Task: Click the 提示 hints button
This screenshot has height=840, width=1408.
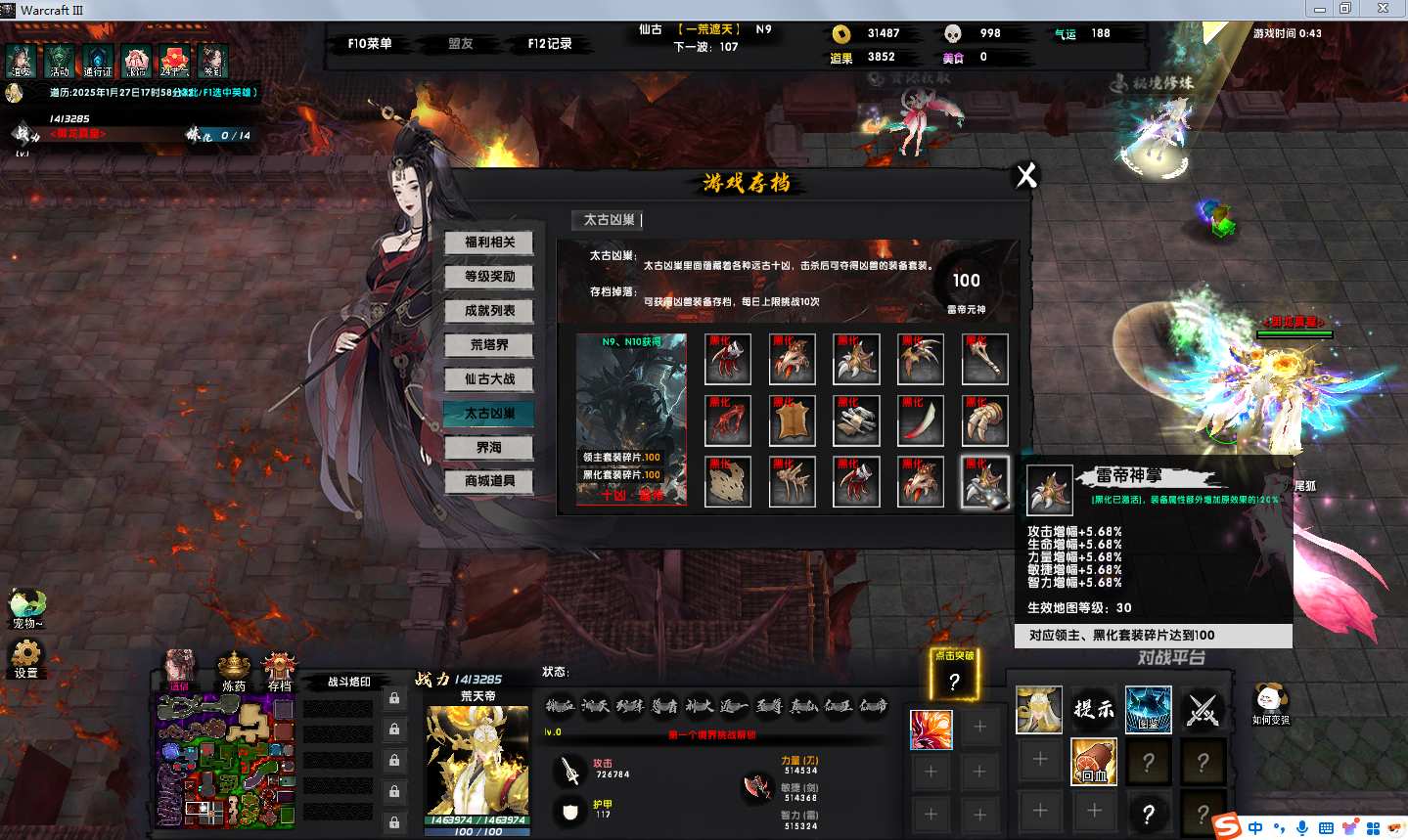Action: [1094, 709]
